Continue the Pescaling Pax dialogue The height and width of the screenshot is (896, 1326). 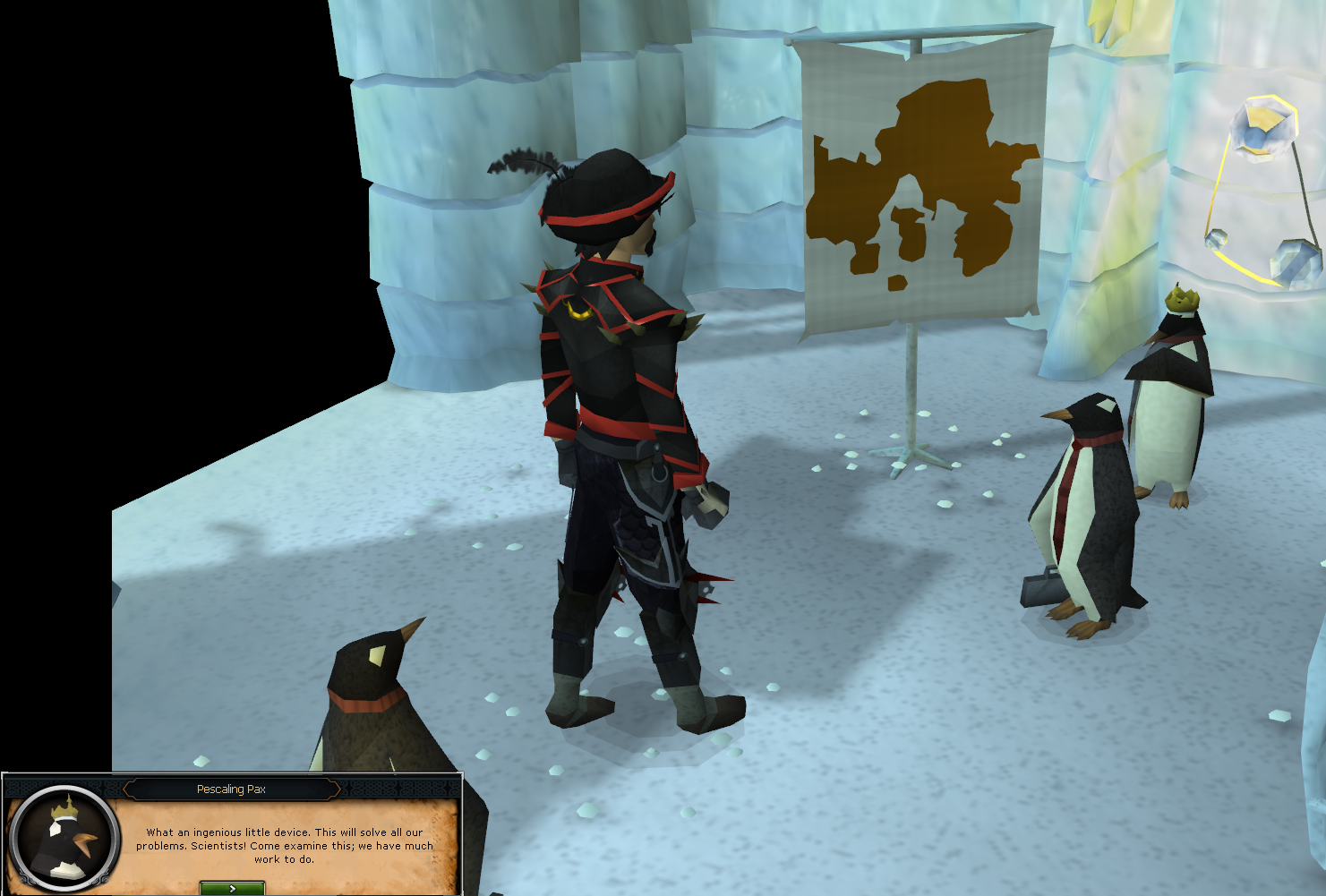232,888
